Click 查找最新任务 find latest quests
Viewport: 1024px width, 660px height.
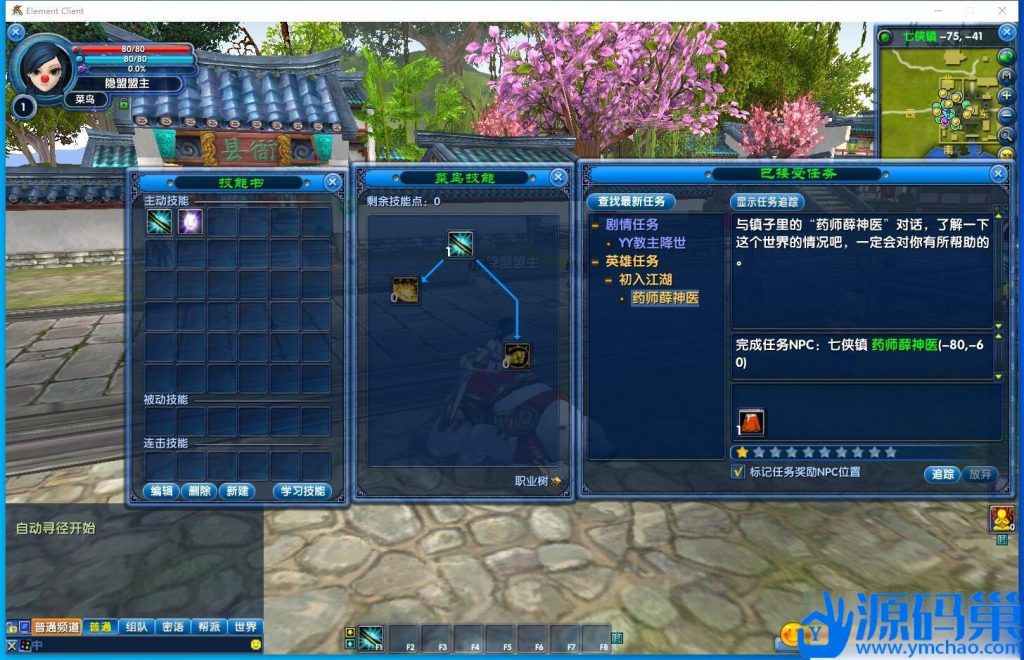(x=631, y=201)
